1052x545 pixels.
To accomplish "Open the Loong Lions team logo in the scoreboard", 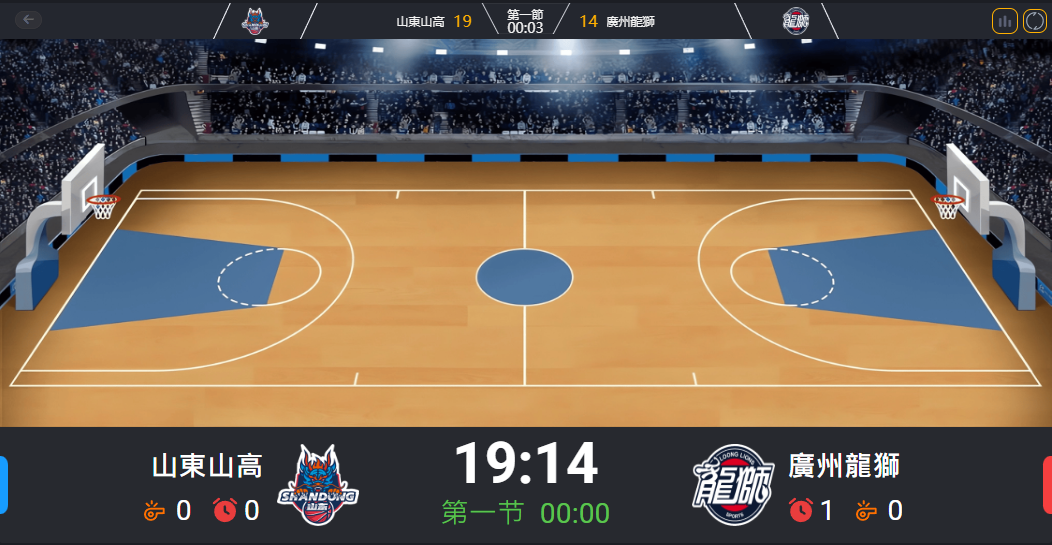I will [734, 485].
